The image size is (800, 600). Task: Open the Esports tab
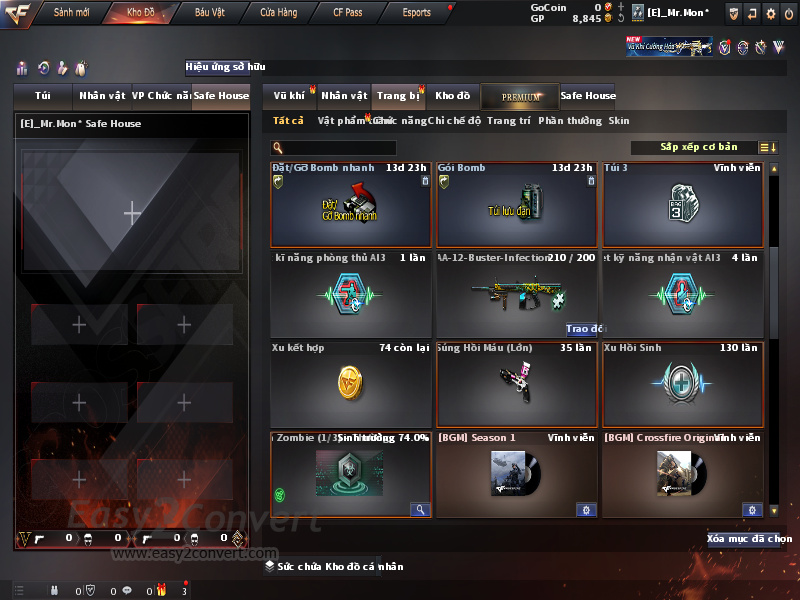coord(416,13)
